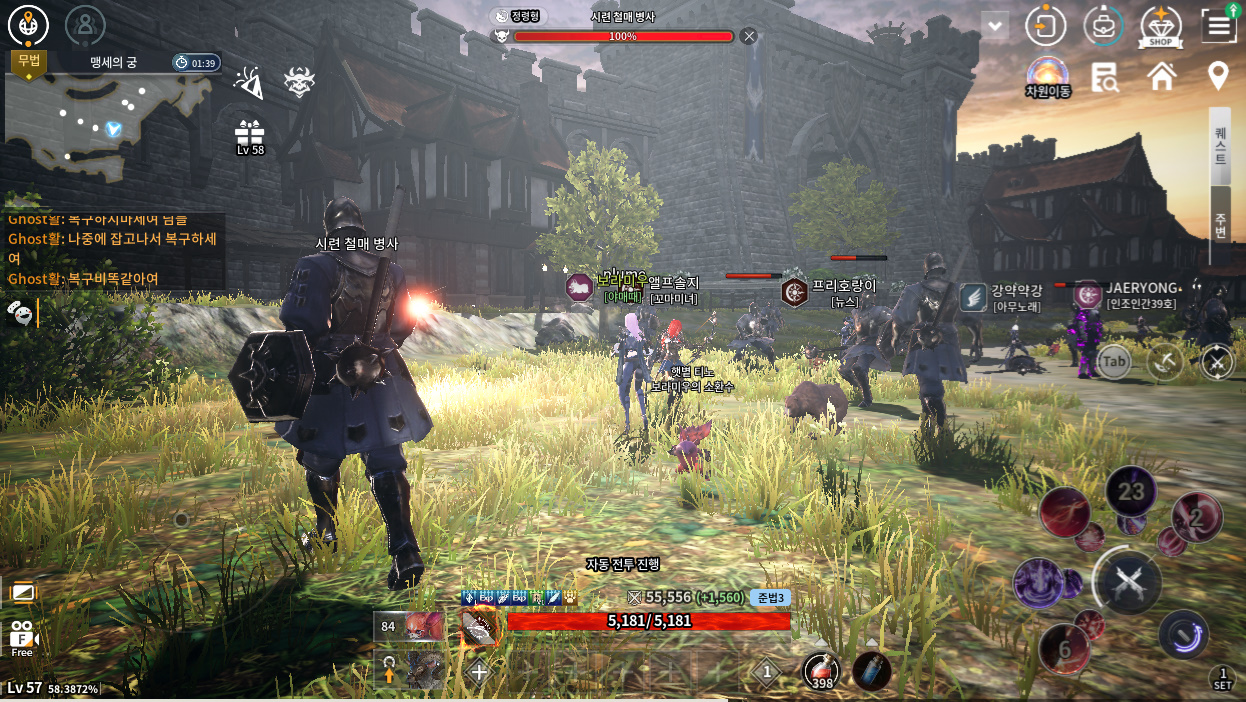This screenshot has height=702, width=1246.
Task: Open the hamburger main menu
Action: (1218, 26)
